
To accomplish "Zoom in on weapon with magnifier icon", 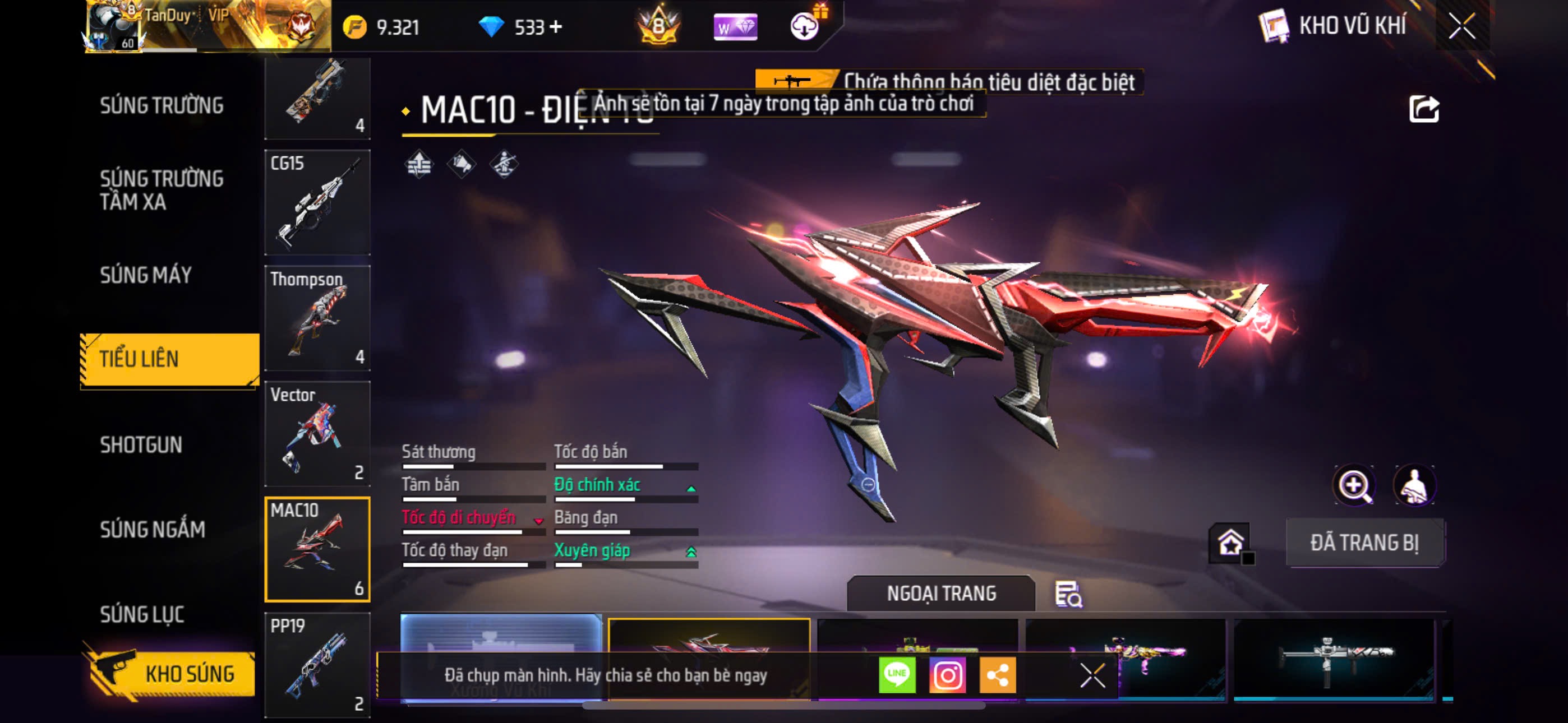I will (1354, 485).
